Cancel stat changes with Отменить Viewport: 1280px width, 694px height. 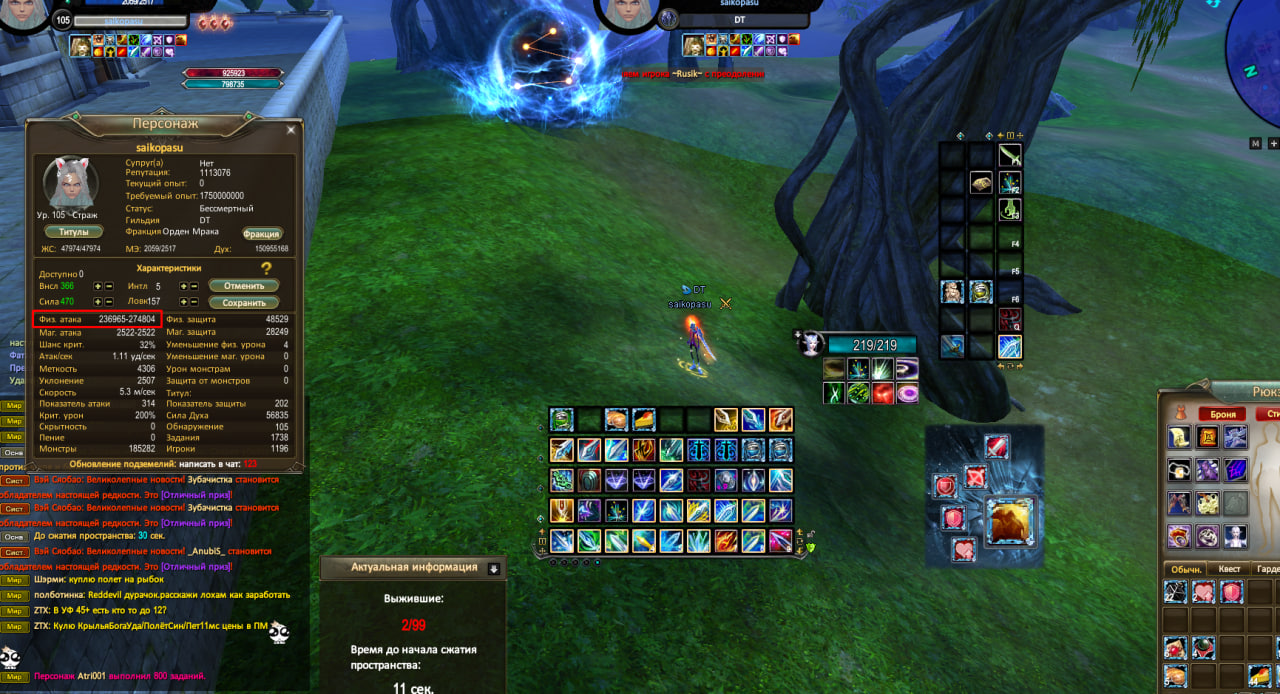(244, 286)
